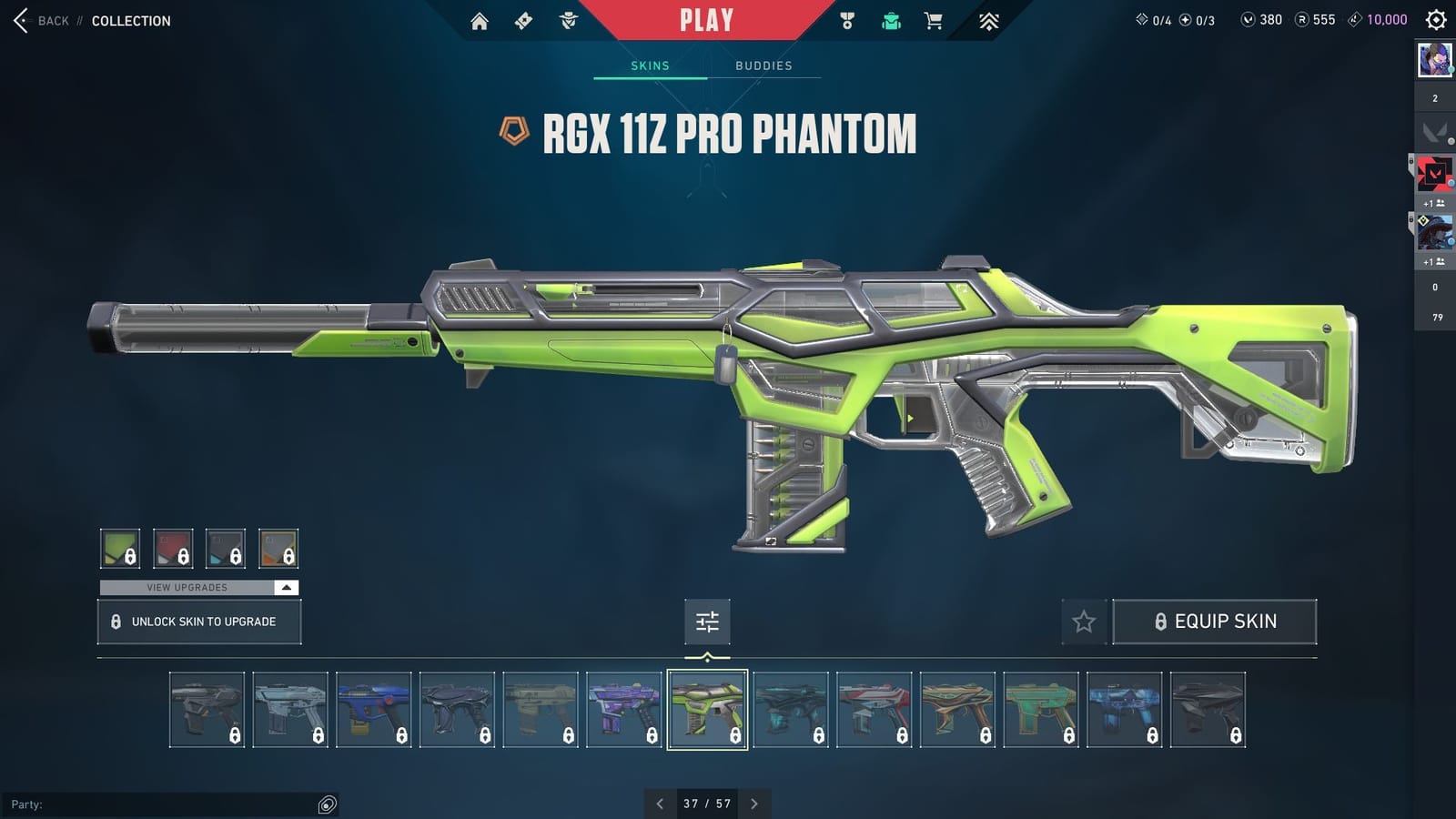
Task: Click the weapon filter sliders icon below the gun
Action: click(707, 622)
